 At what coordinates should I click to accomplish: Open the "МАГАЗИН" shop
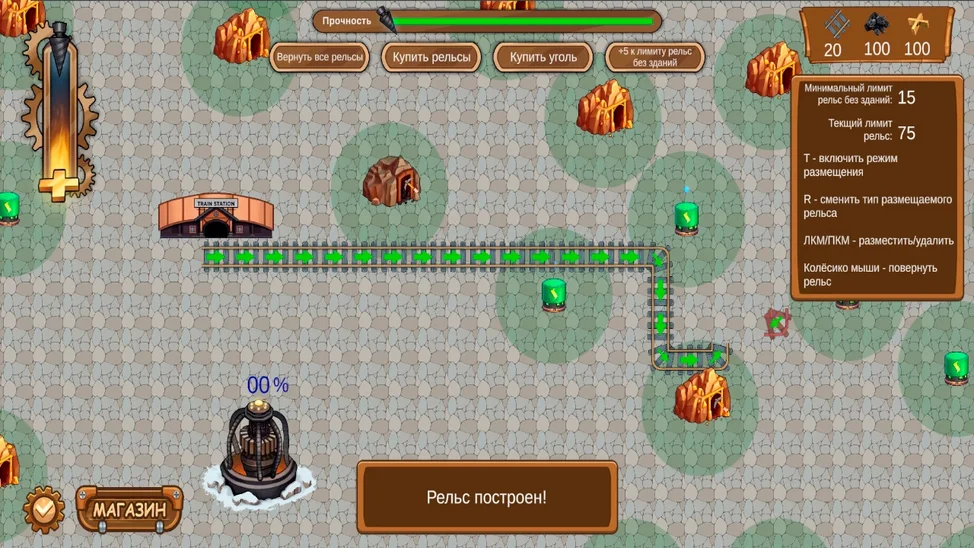click(x=130, y=509)
